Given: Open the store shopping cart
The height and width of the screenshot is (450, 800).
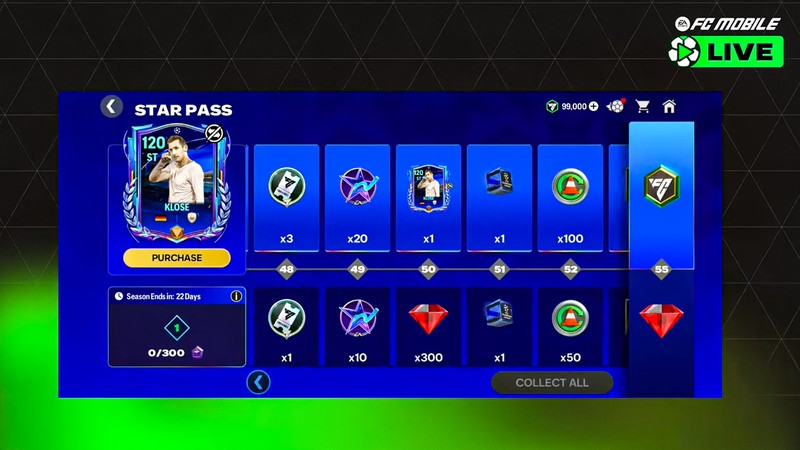Looking at the screenshot, I should pos(643,106).
